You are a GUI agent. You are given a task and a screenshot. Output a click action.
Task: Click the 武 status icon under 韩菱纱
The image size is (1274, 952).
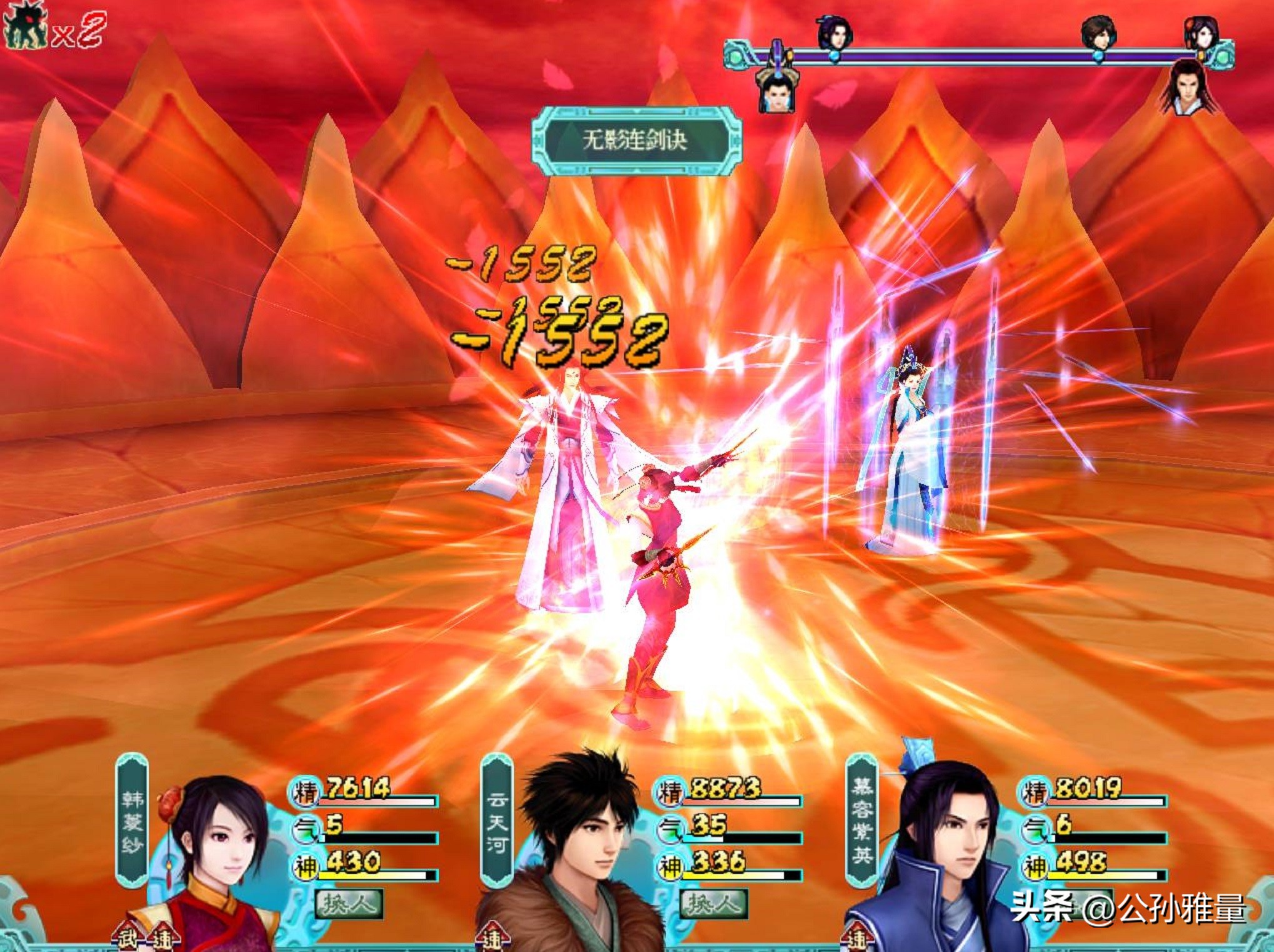point(127,938)
